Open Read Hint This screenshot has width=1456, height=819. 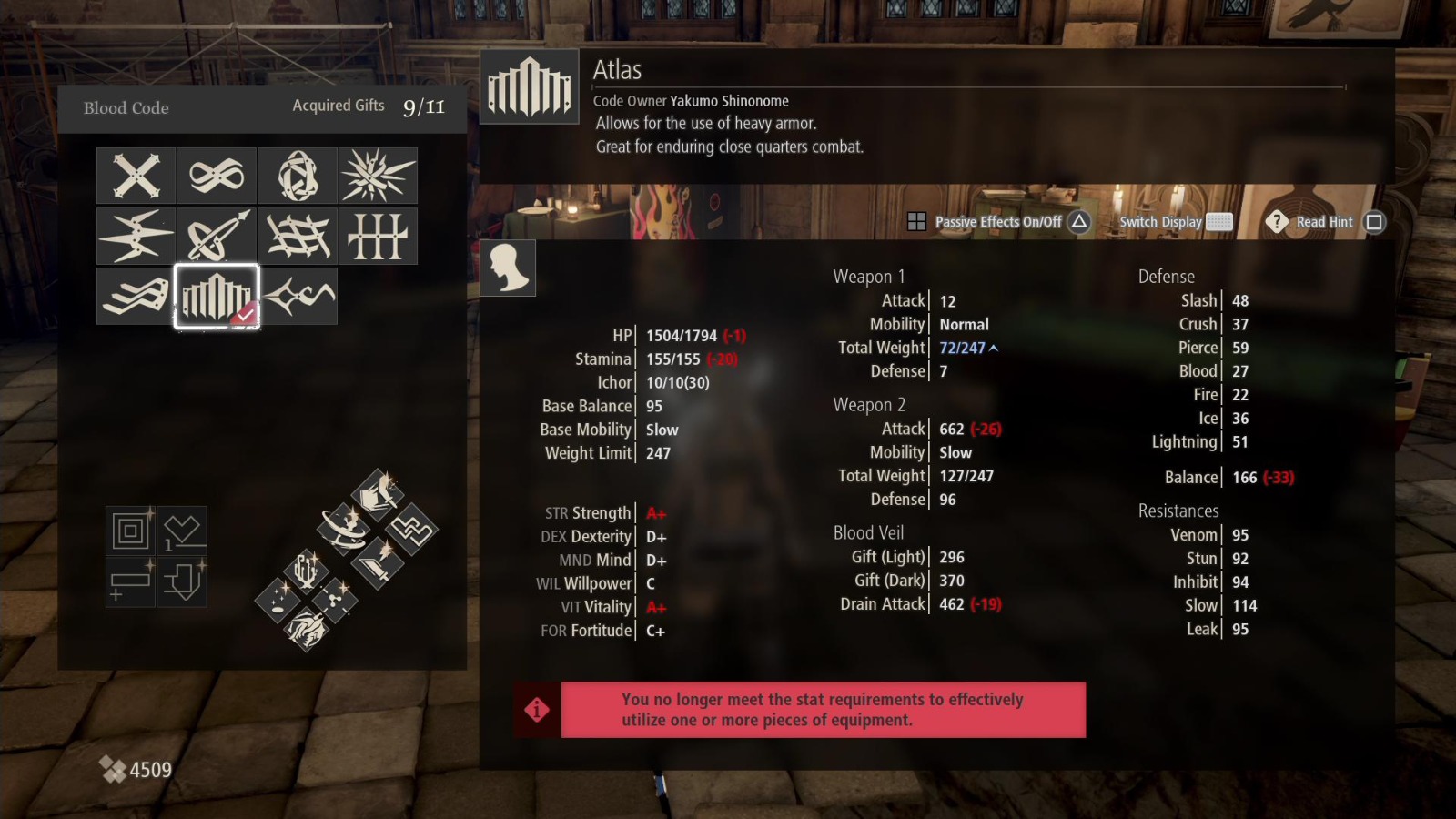coord(1324,221)
